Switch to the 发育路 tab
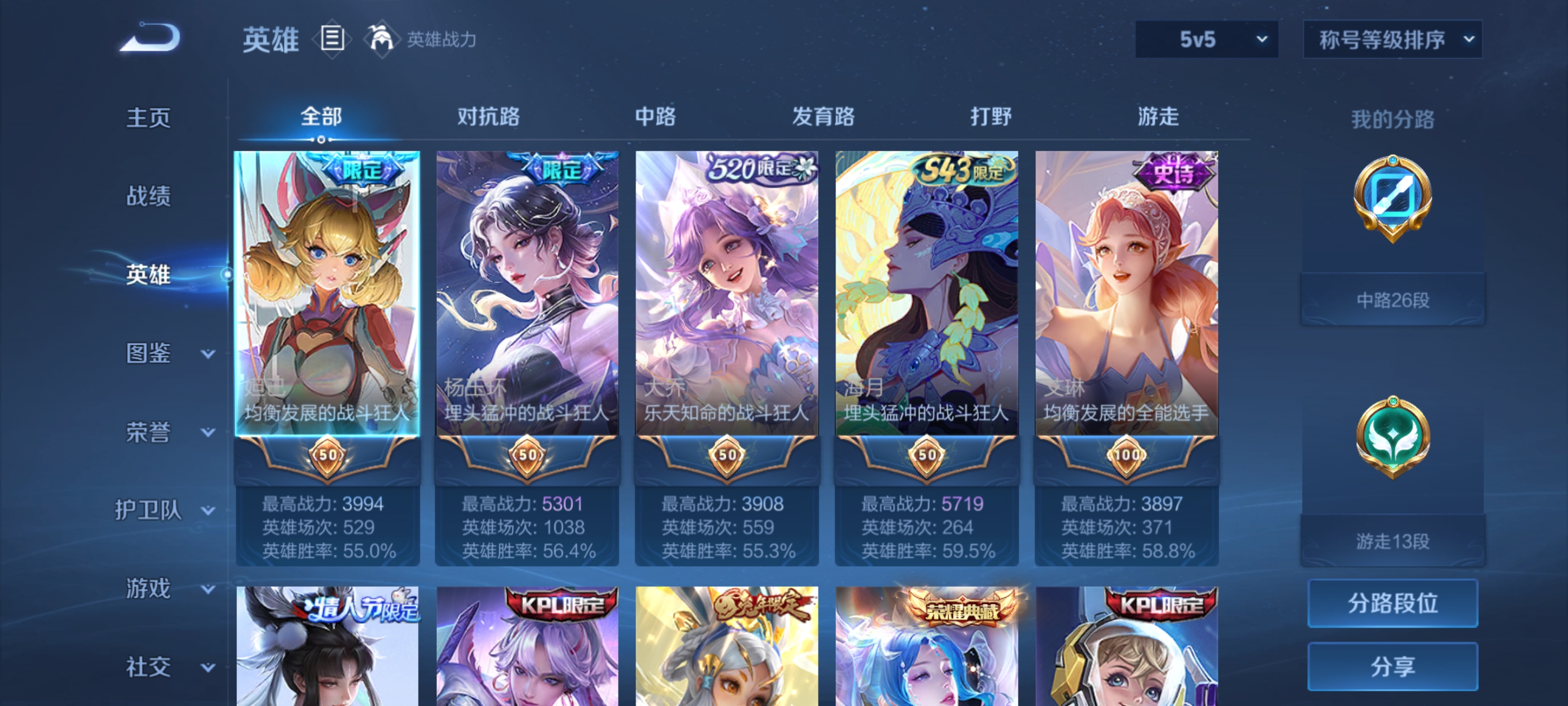1568x706 pixels. tap(825, 117)
